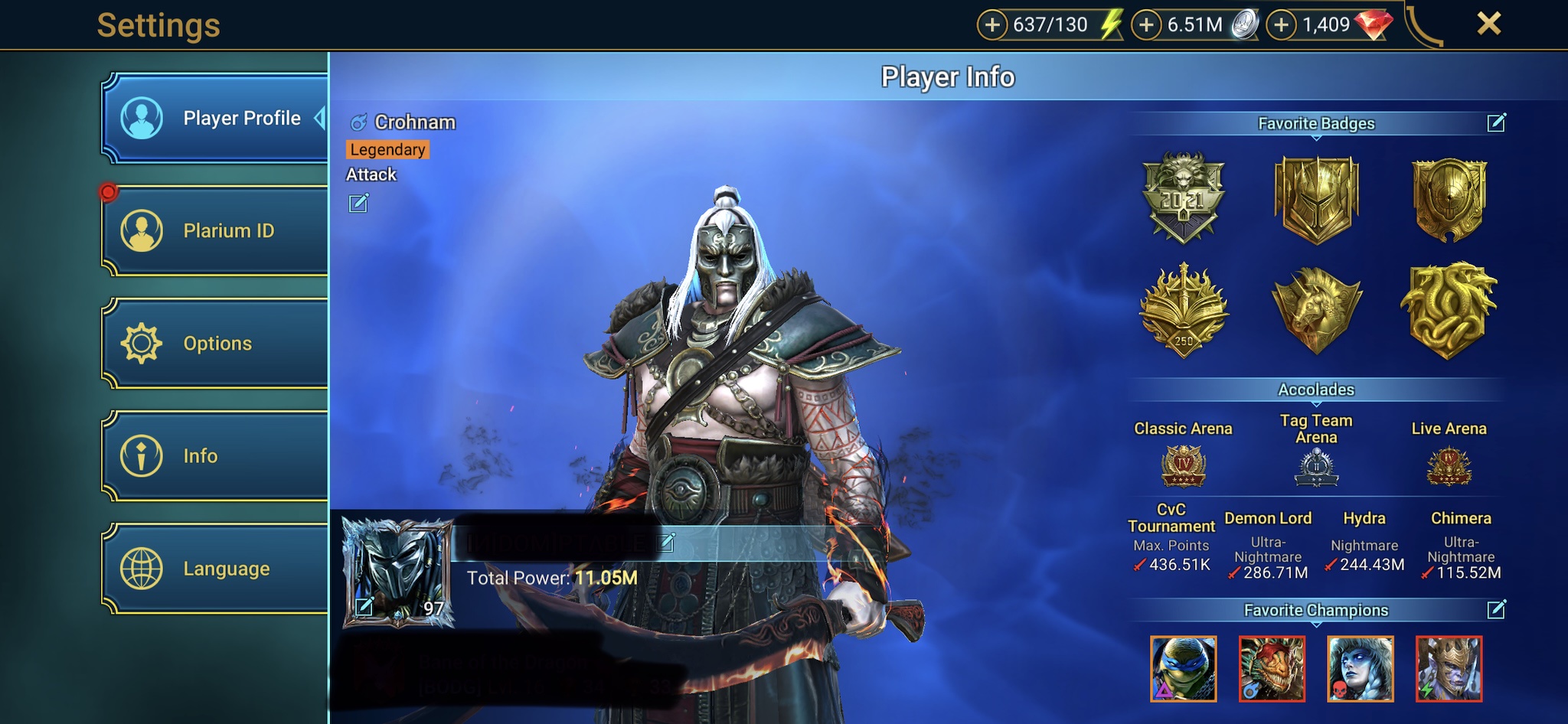Select the blue-masked turtle favorite champion
Image resolution: width=1568 pixels, height=724 pixels.
click(x=1183, y=668)
